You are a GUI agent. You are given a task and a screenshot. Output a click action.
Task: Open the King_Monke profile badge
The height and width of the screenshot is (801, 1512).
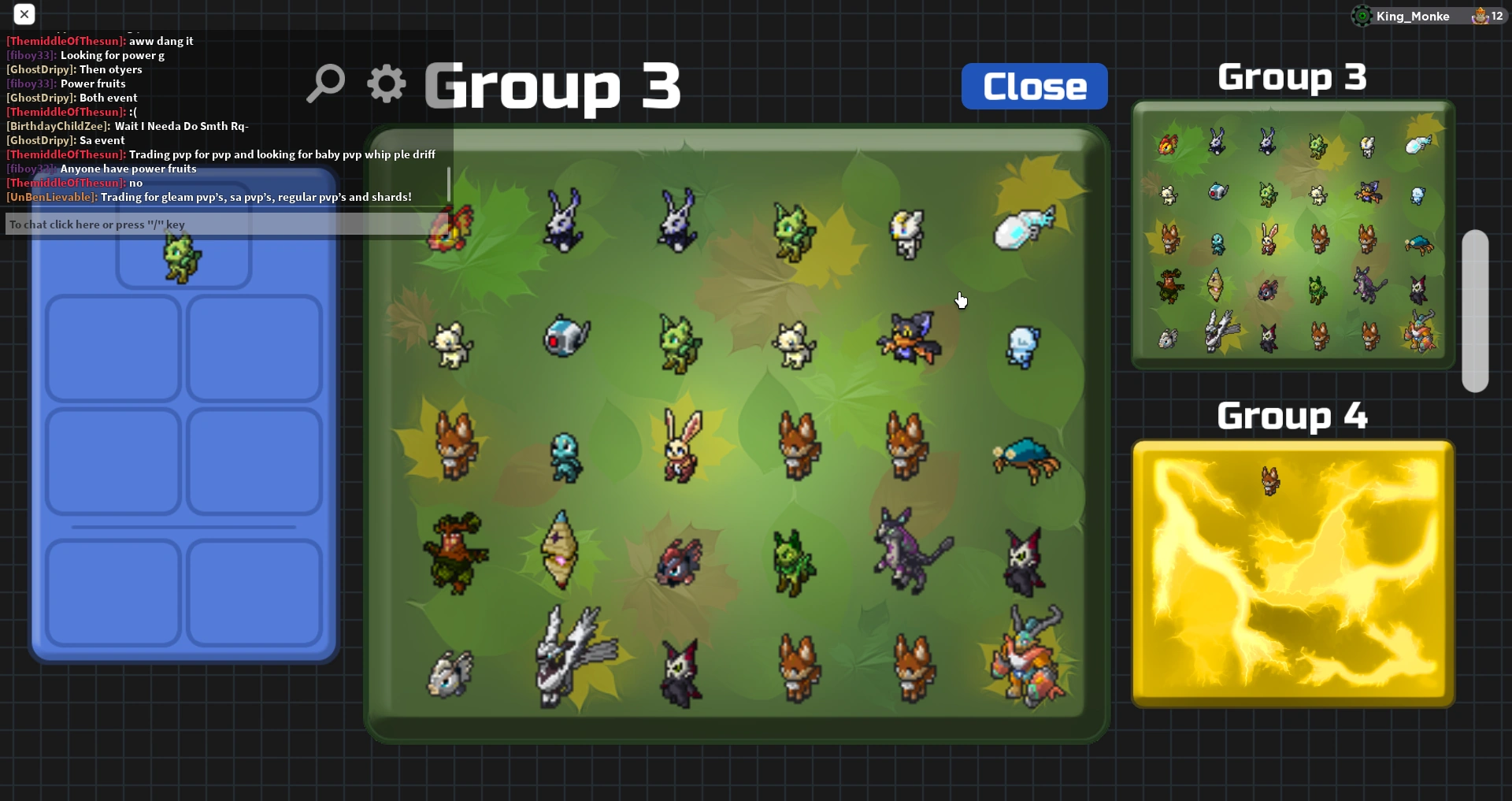pos(1410,16)
